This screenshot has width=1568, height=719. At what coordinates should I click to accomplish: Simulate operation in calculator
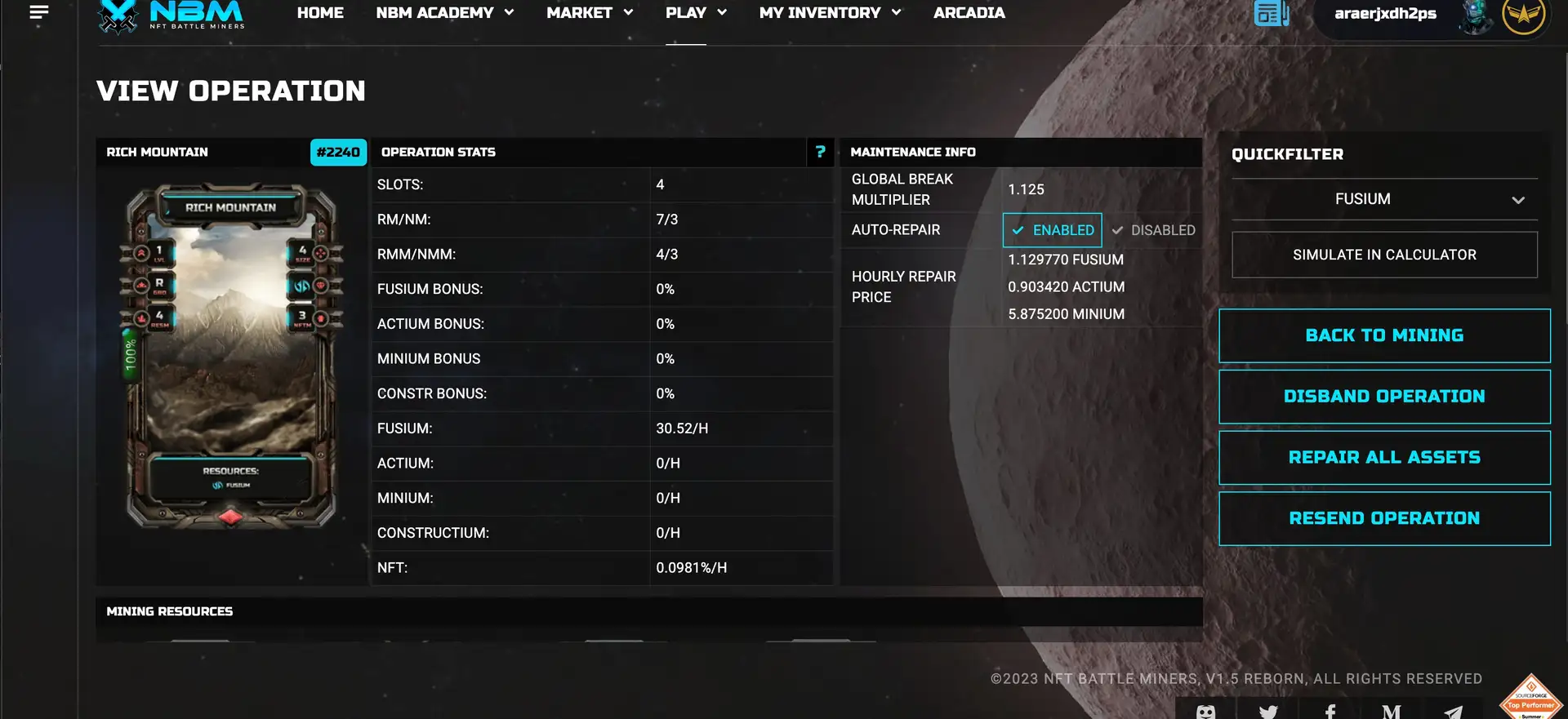[x=1384, y=255]
